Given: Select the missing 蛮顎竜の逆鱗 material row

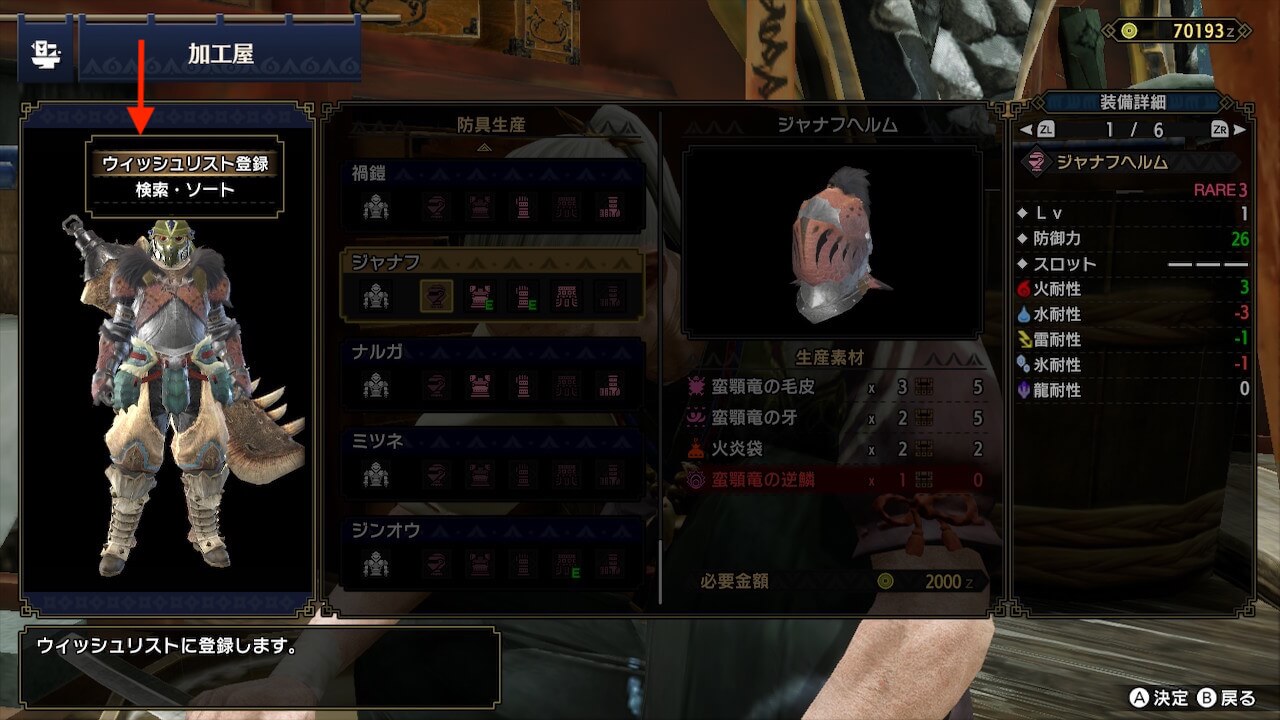Looking at the screenshot, I should tap(835, 480).
